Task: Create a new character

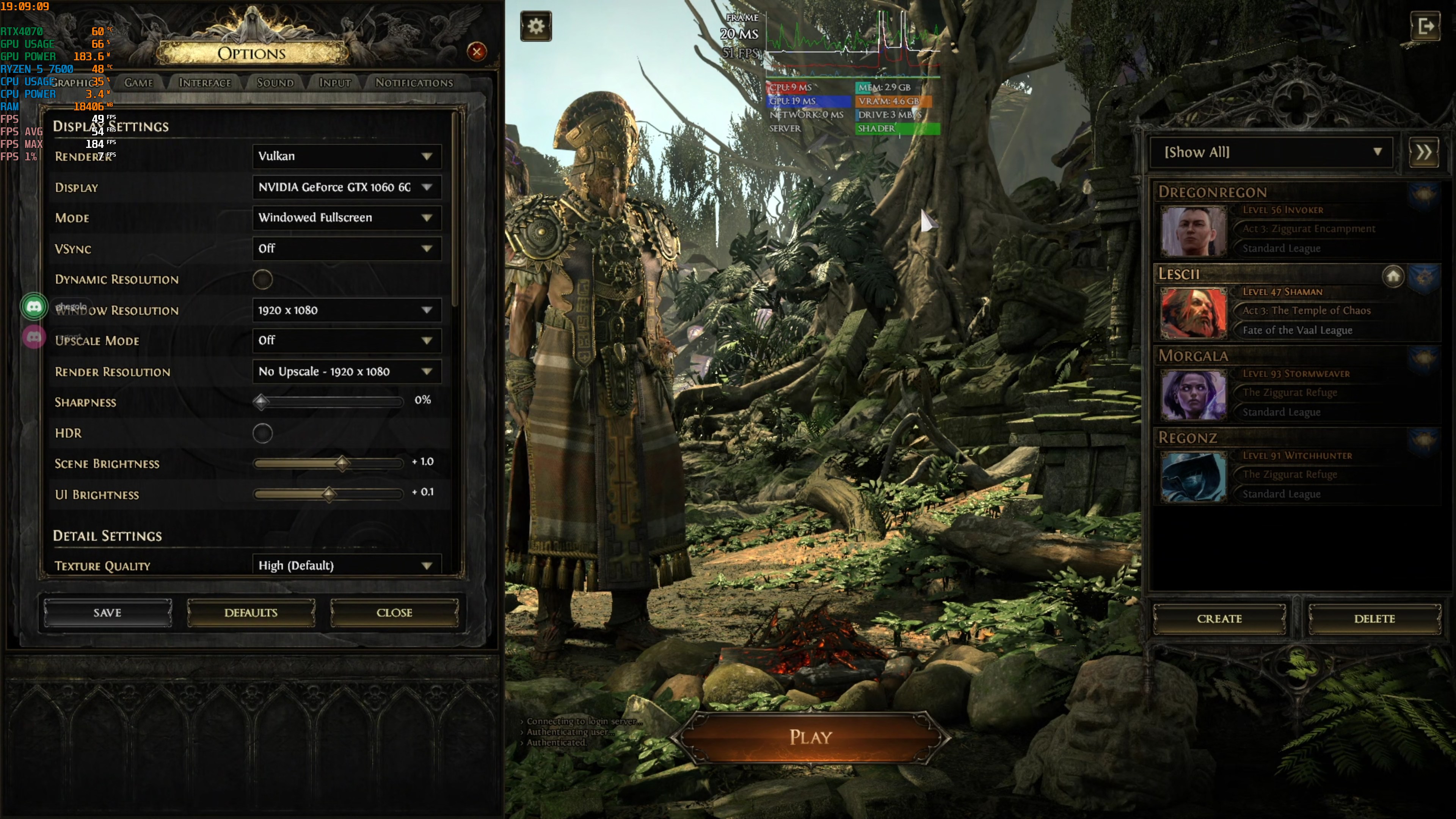Action: [x=1219, y=619]
